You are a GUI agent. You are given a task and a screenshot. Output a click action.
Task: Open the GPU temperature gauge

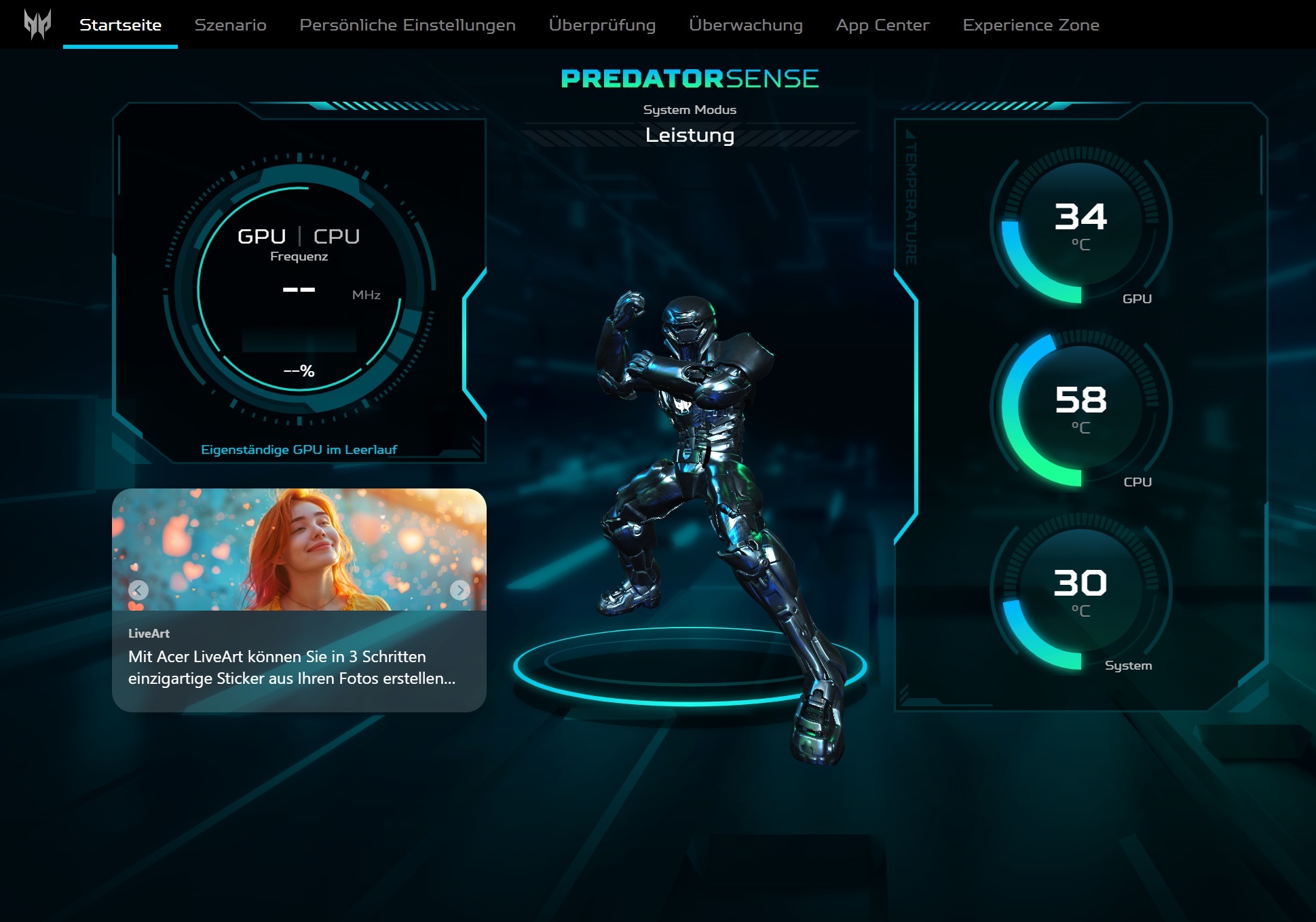point(1080,225)
